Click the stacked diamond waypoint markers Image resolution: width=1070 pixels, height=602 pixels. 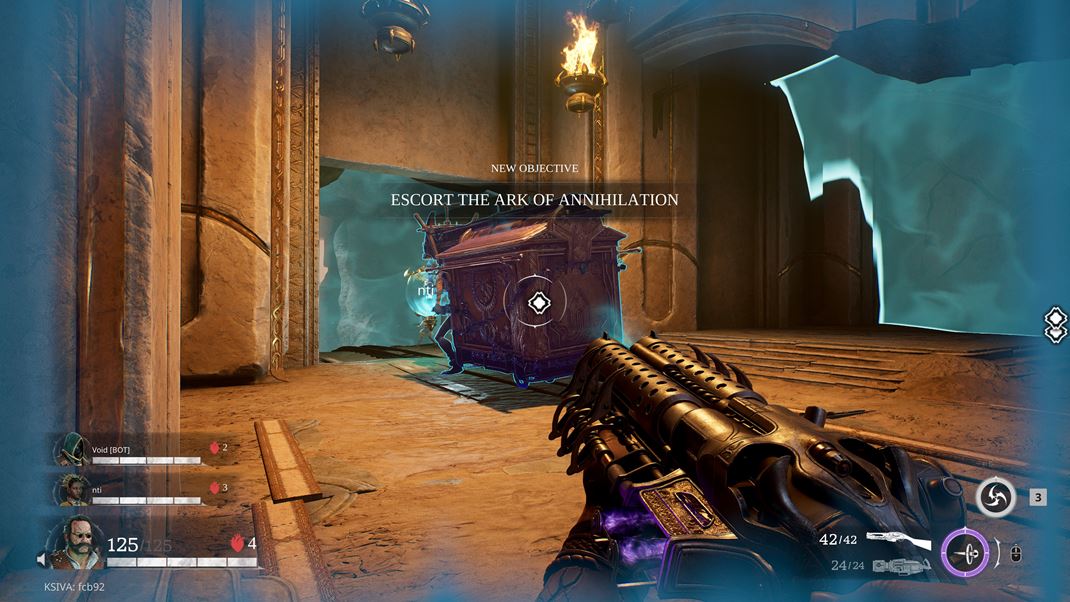[x=1056, y=326]
